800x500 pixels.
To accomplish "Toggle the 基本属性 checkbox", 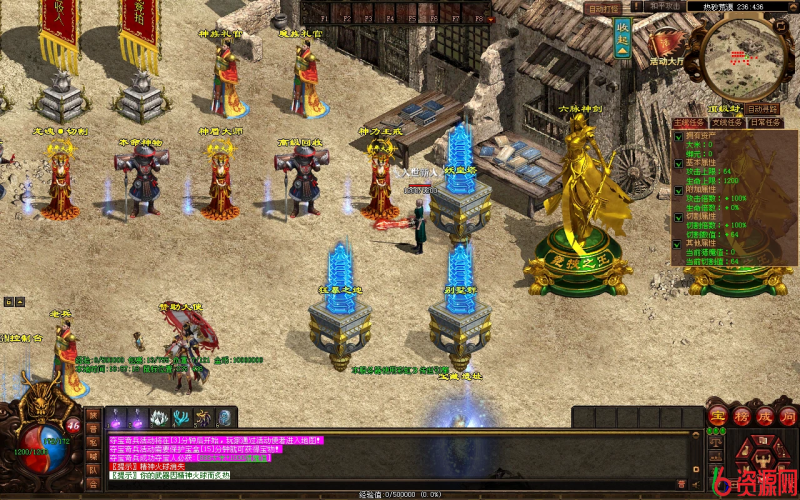I will (677, 162).
